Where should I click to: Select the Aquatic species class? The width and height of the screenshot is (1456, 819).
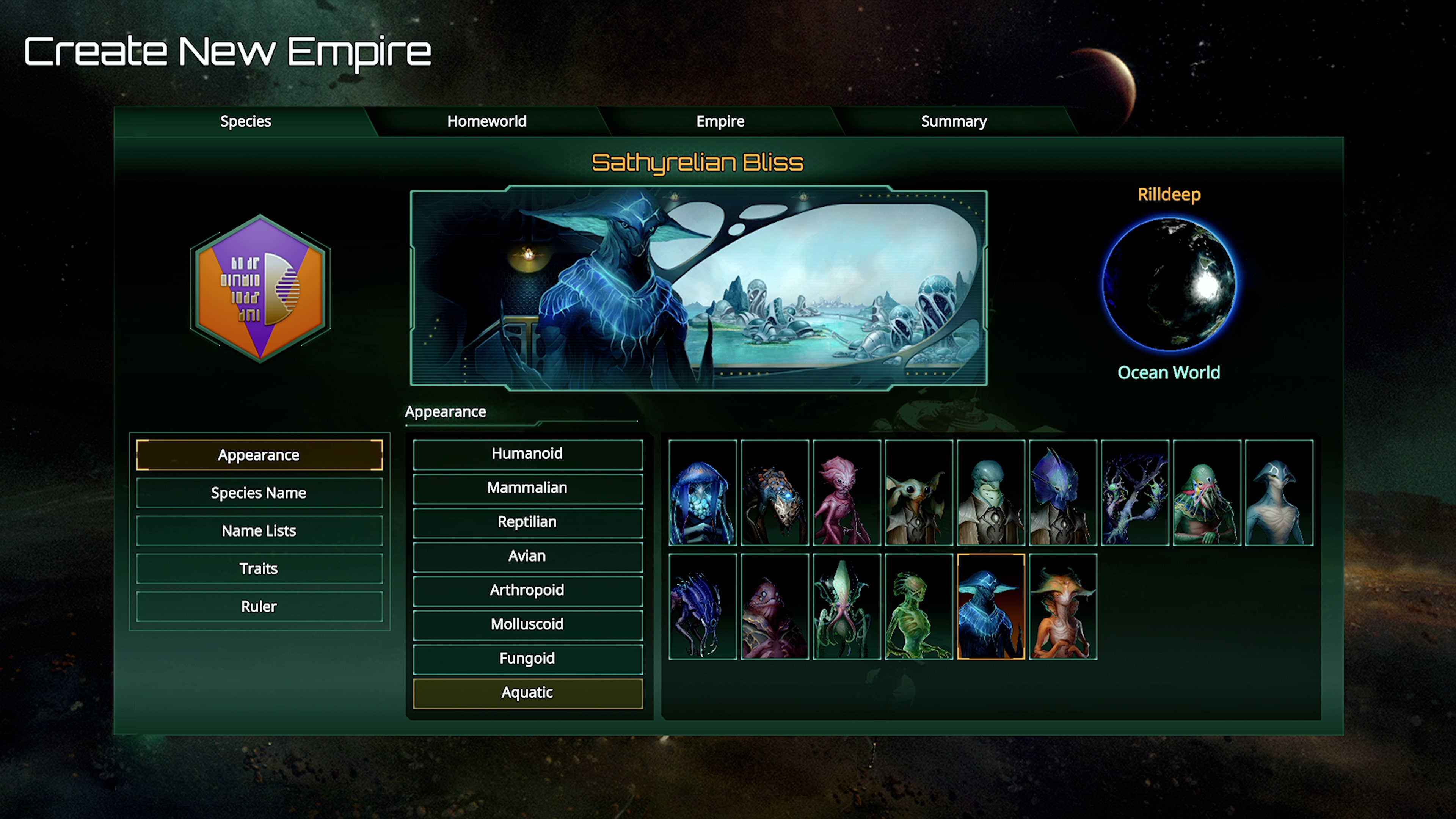point(527,692)
